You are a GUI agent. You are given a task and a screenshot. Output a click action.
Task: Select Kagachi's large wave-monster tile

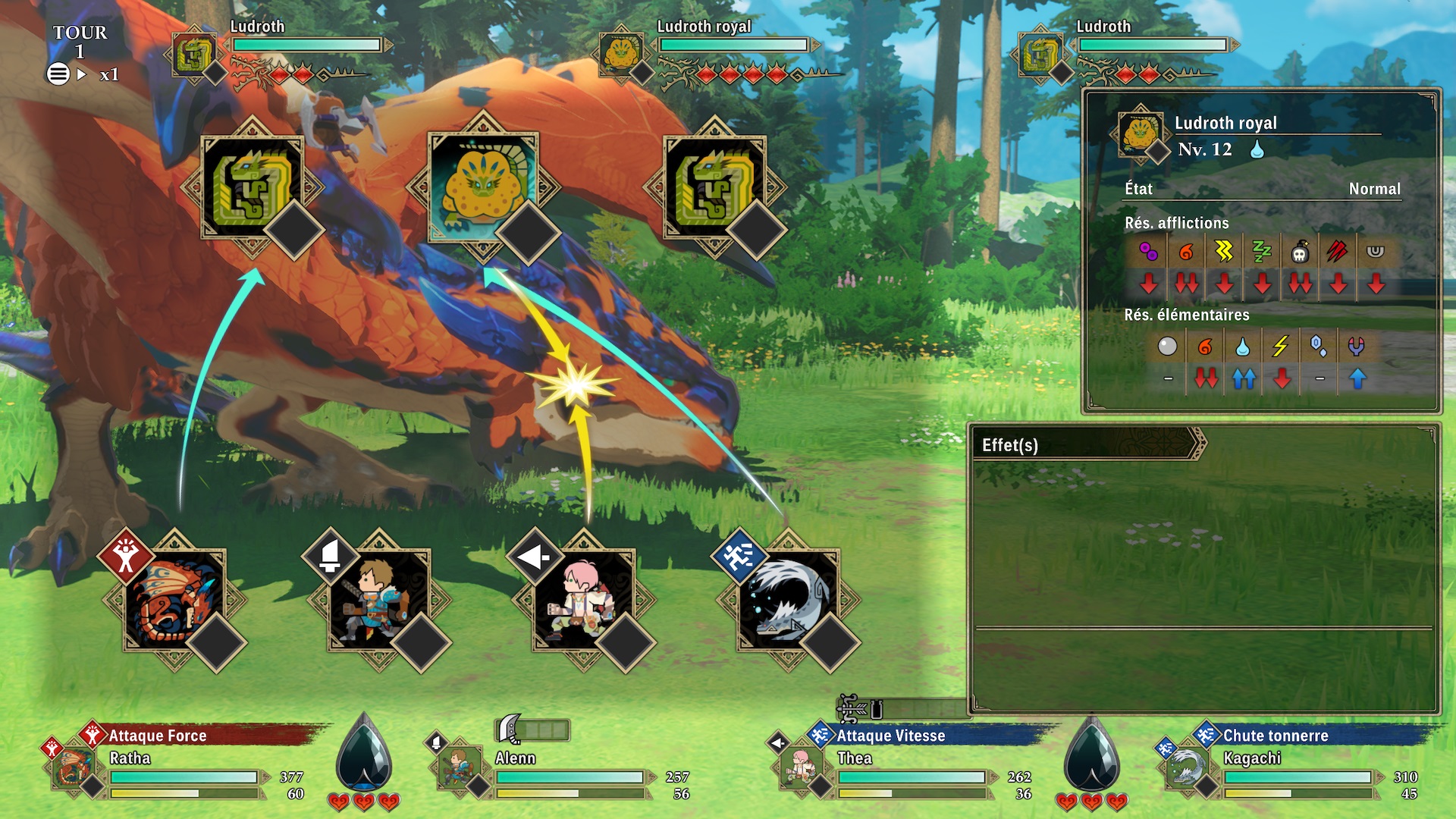(788, 601)
